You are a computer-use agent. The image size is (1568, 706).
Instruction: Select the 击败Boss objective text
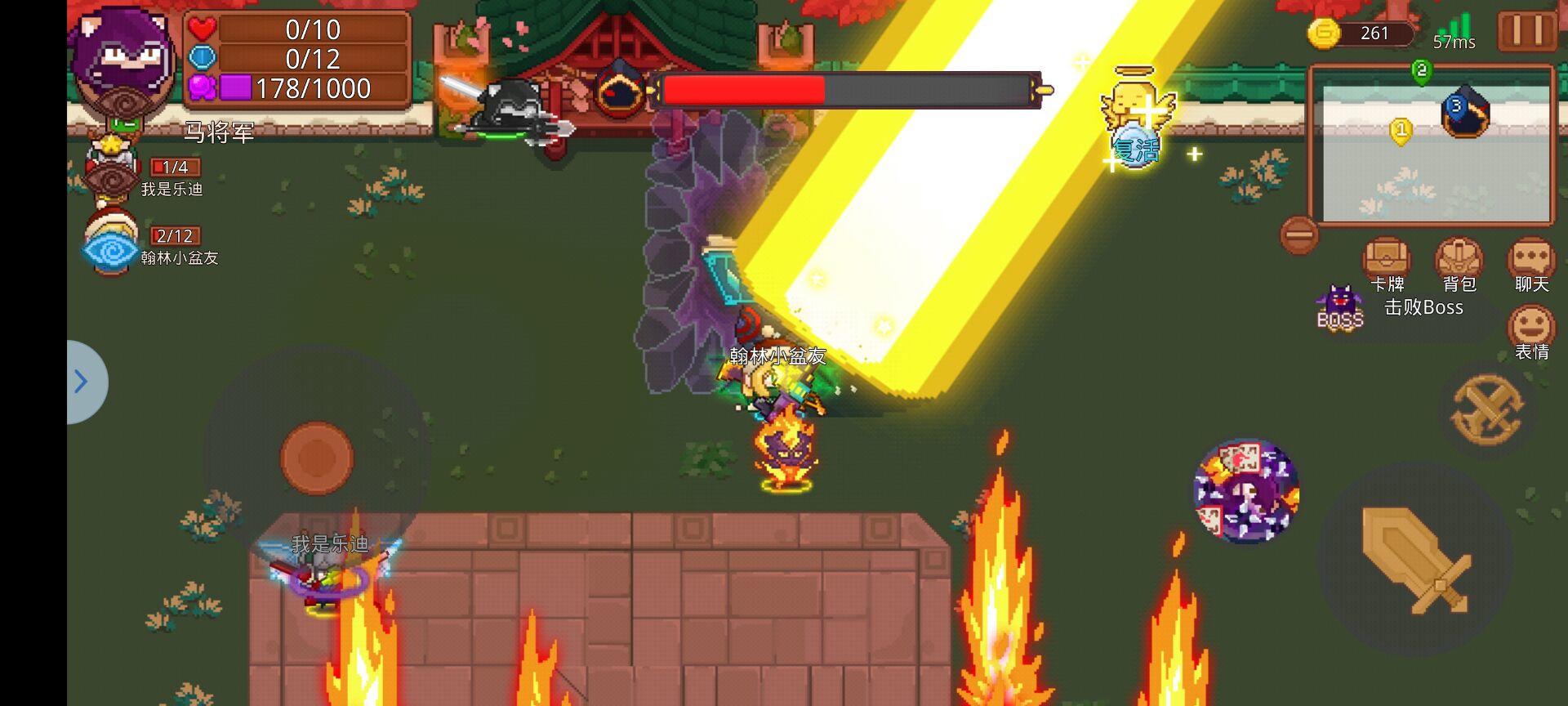pyautogui.click(x=1423, y=308)
